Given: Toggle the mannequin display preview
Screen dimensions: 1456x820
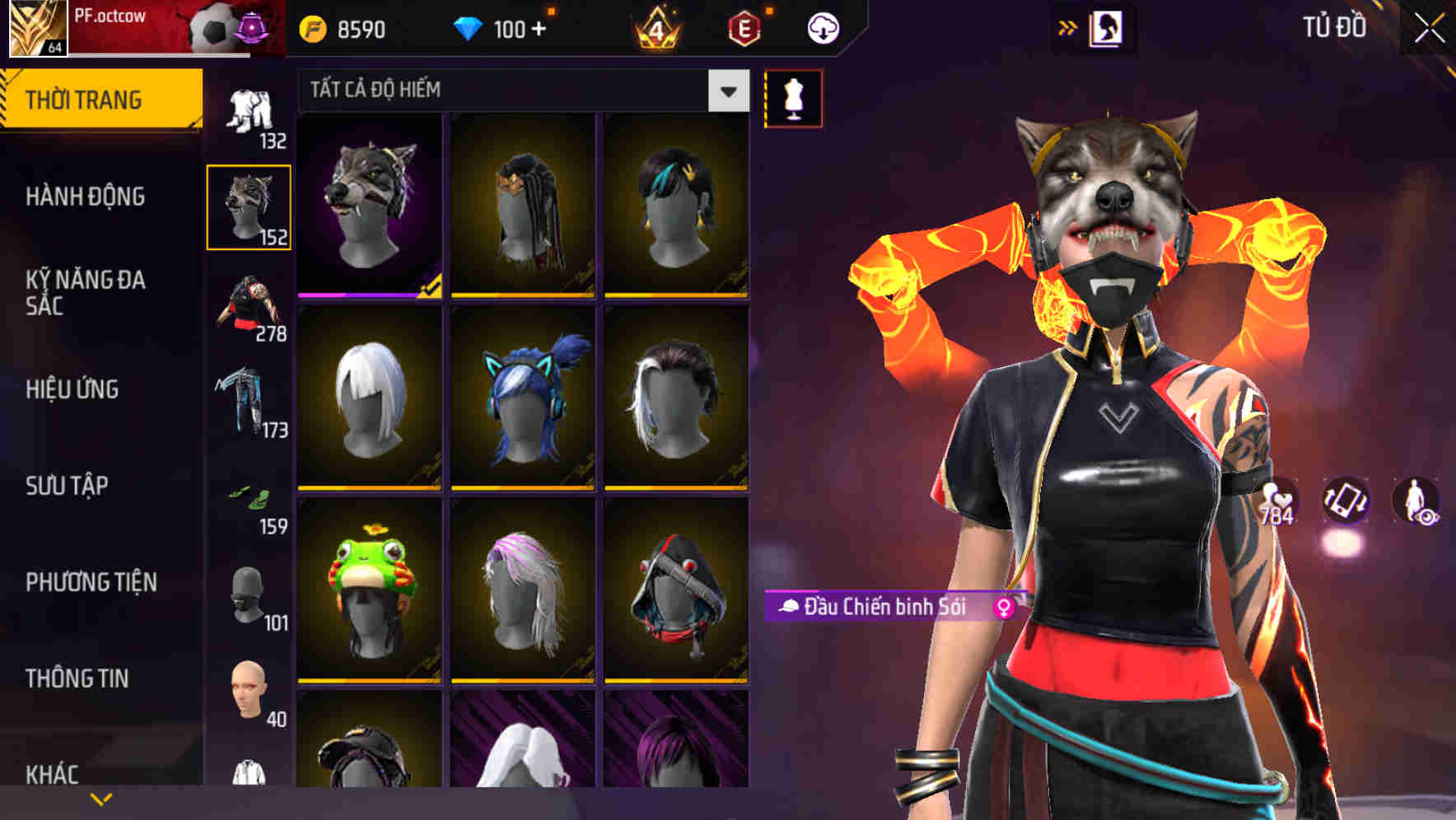Looking at the screenshot, I should point(793,97).
